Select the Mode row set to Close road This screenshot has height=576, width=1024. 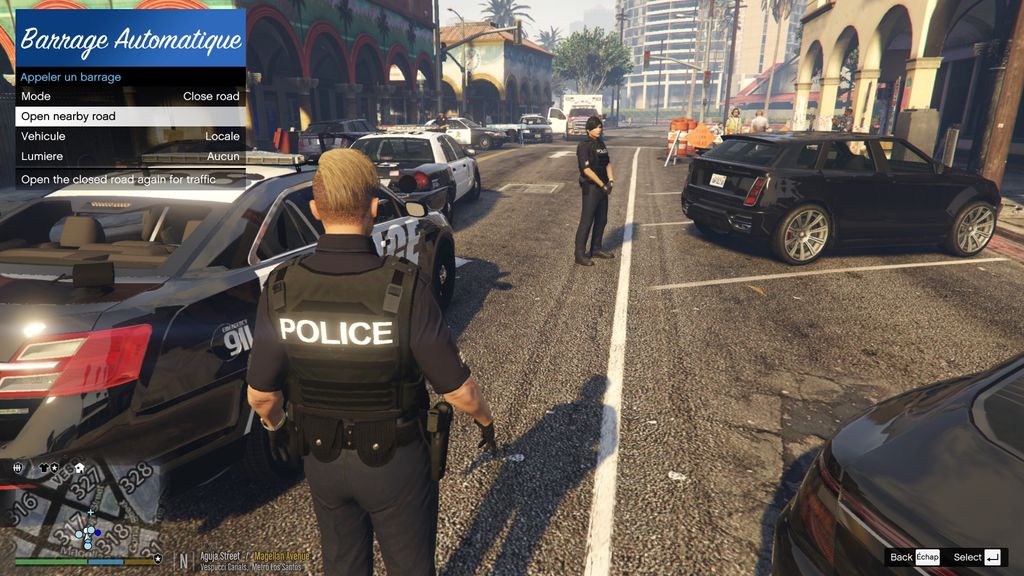130,96
